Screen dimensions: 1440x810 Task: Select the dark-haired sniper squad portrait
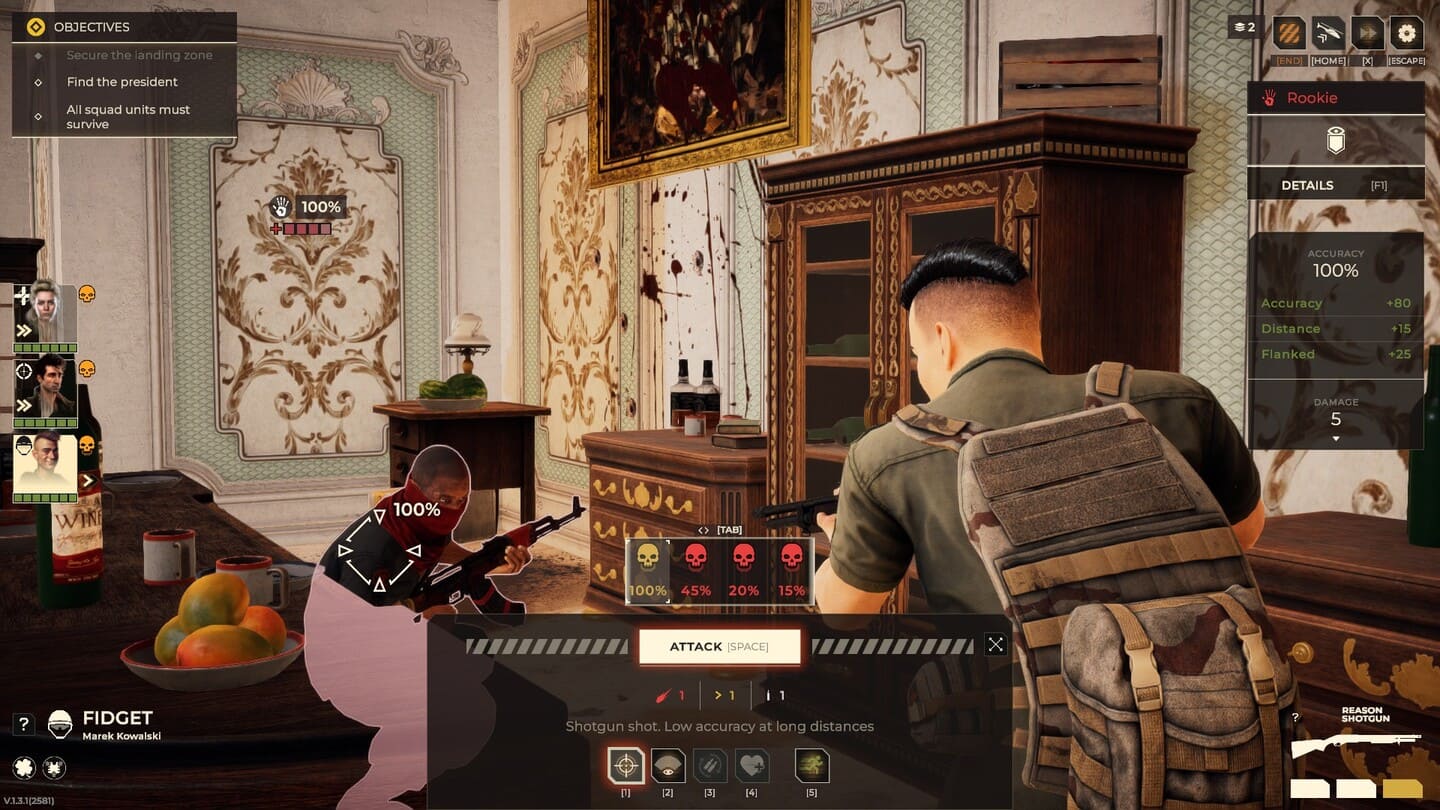tap(46, 387)
